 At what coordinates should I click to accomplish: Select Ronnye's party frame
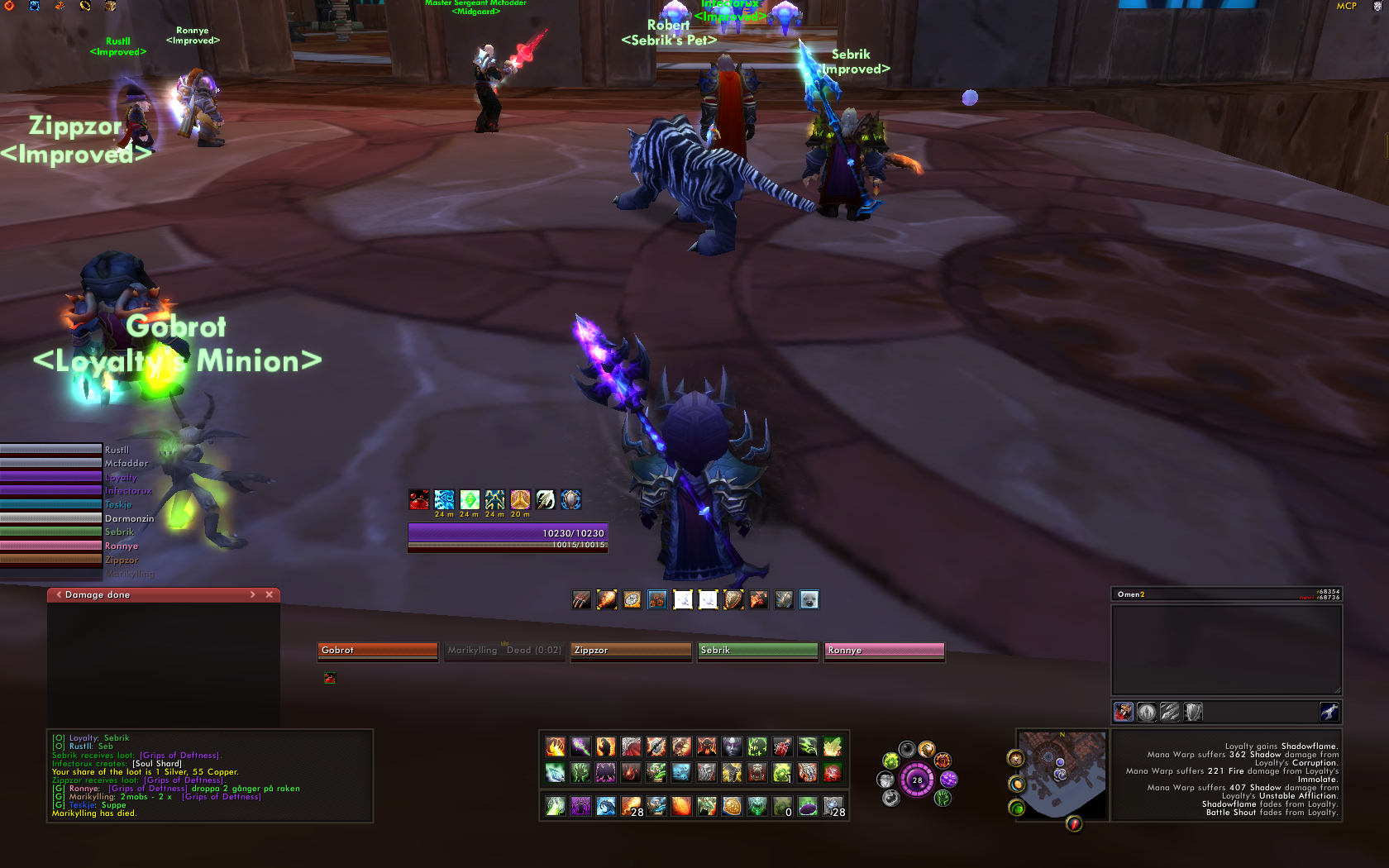coord(884,651)
